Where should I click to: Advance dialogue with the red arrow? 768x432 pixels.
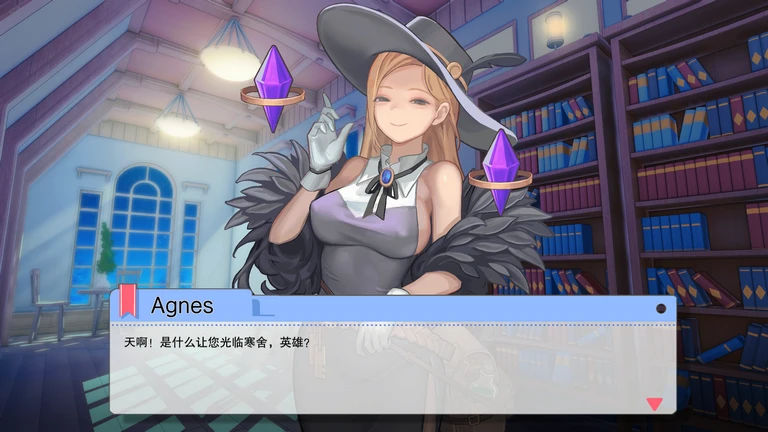point(655,404)
